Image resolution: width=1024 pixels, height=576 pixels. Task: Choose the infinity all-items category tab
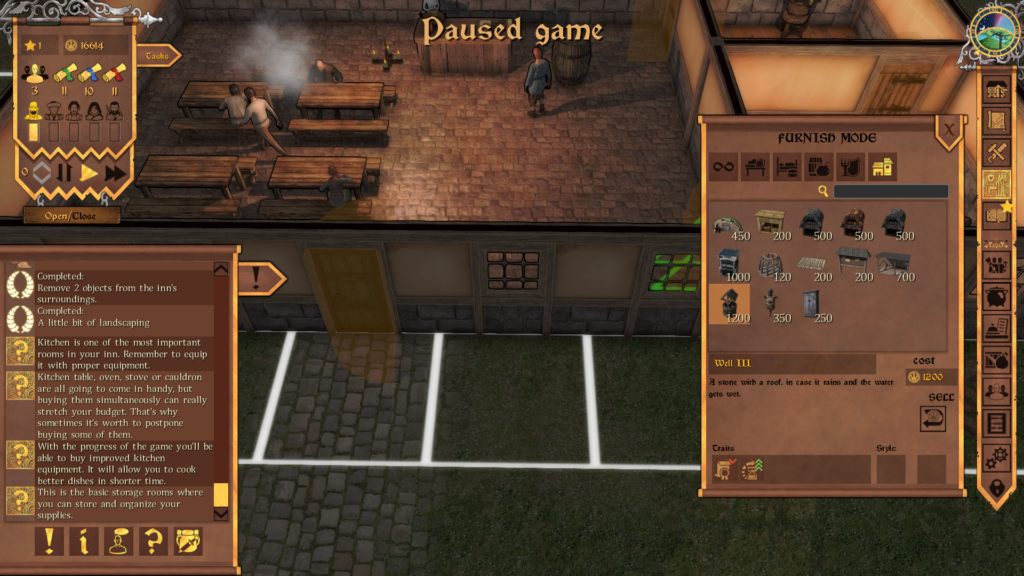click(723, 167)
